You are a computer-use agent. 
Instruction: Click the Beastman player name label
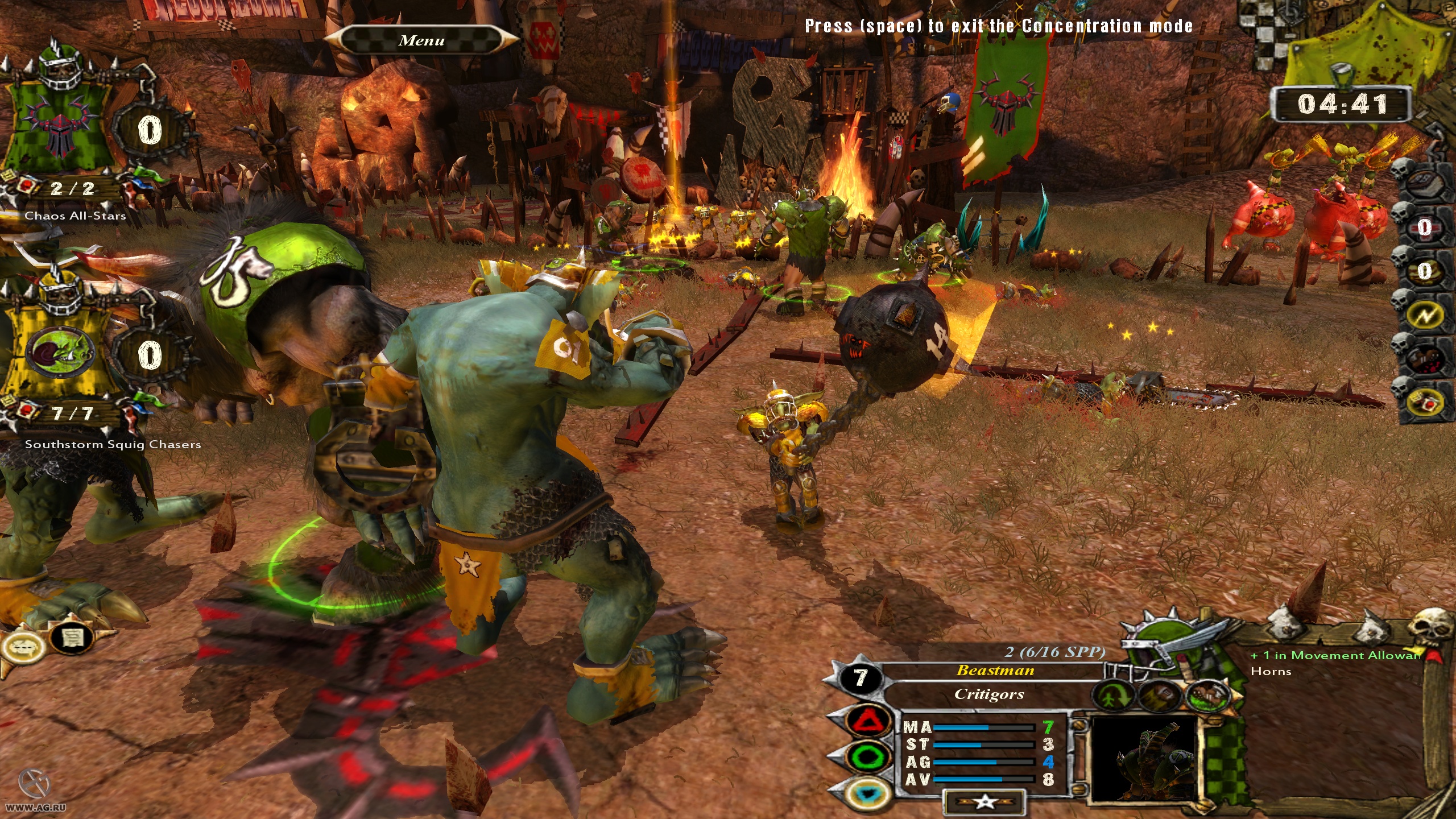(995, 671)
